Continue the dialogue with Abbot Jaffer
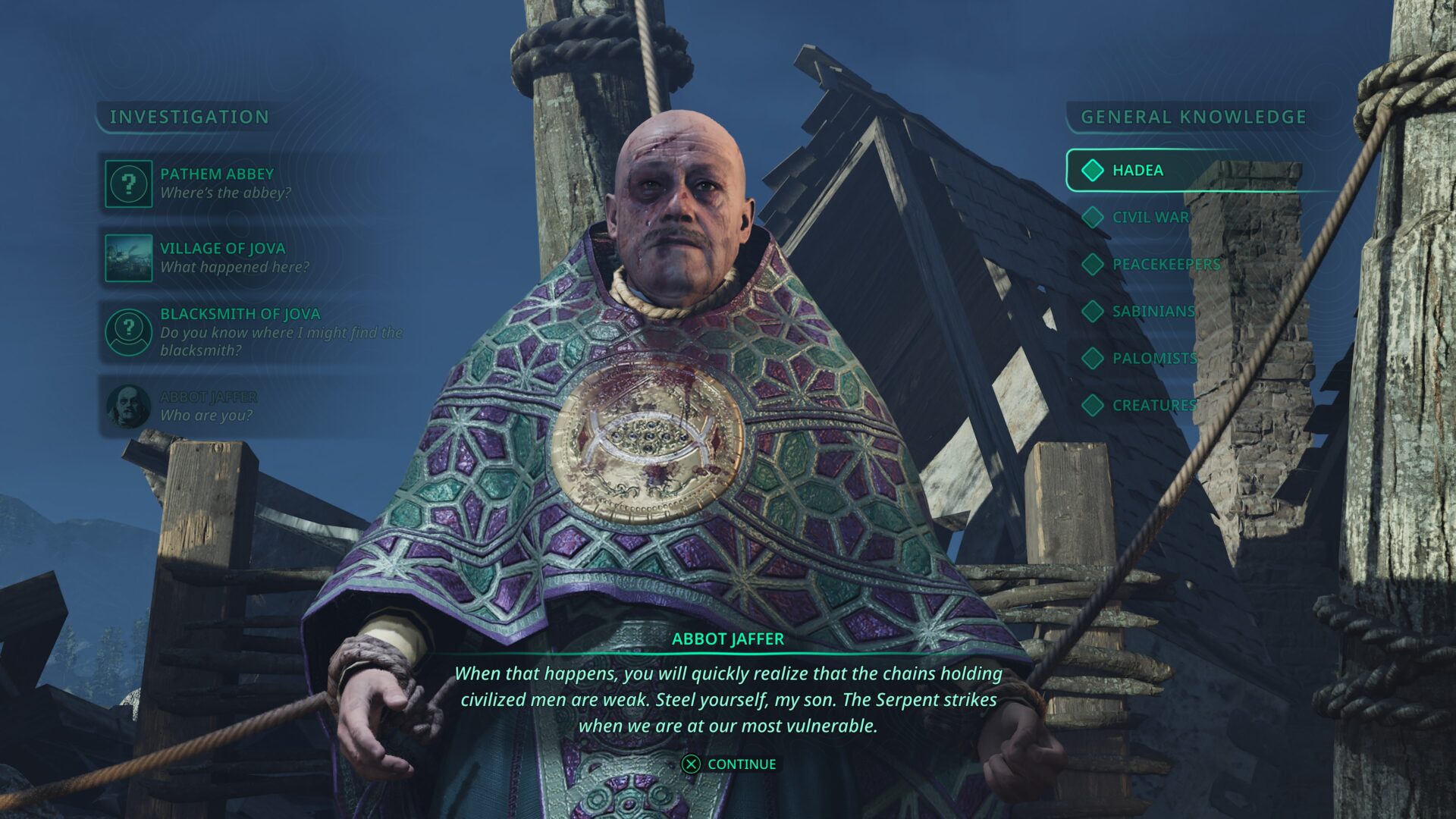The width and height of the screenshot is (1456, 819). coord(730,764)
